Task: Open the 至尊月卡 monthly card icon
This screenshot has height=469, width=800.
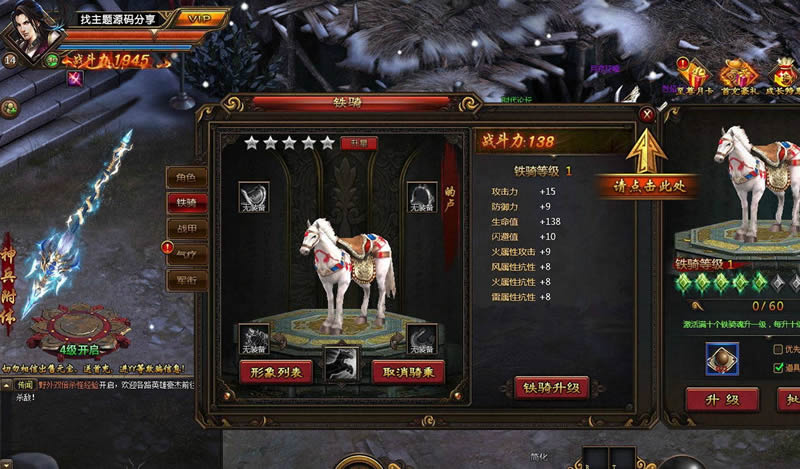Action: 695,75
